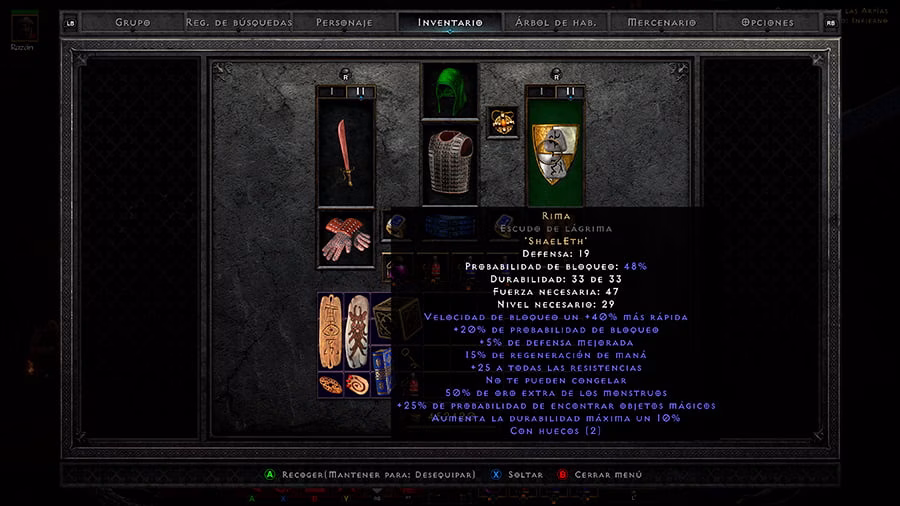
Task: Open the Personaje tab
Action: (x=344, y=22)
